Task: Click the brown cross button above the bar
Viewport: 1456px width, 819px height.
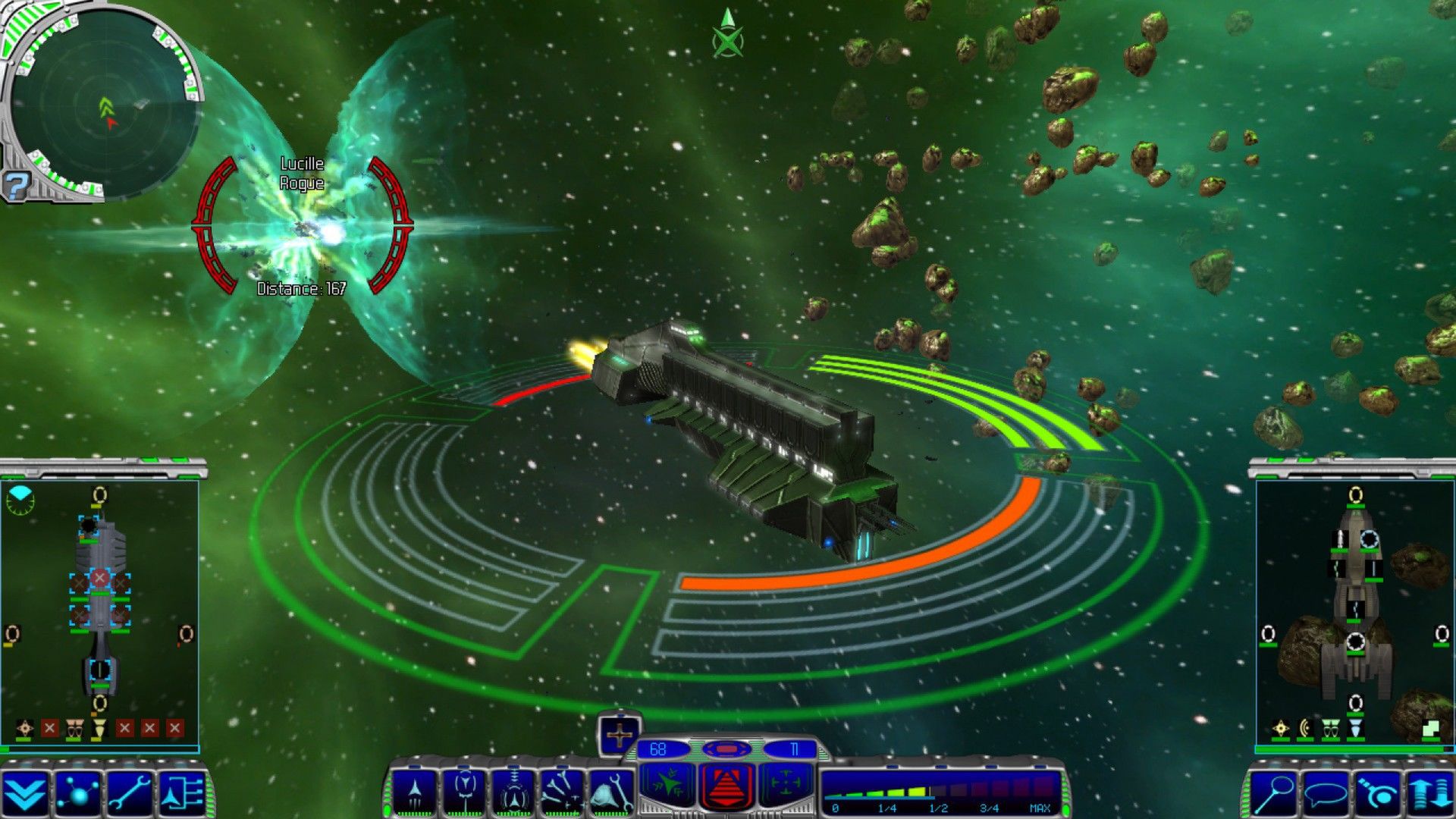Action: point(619,734)
